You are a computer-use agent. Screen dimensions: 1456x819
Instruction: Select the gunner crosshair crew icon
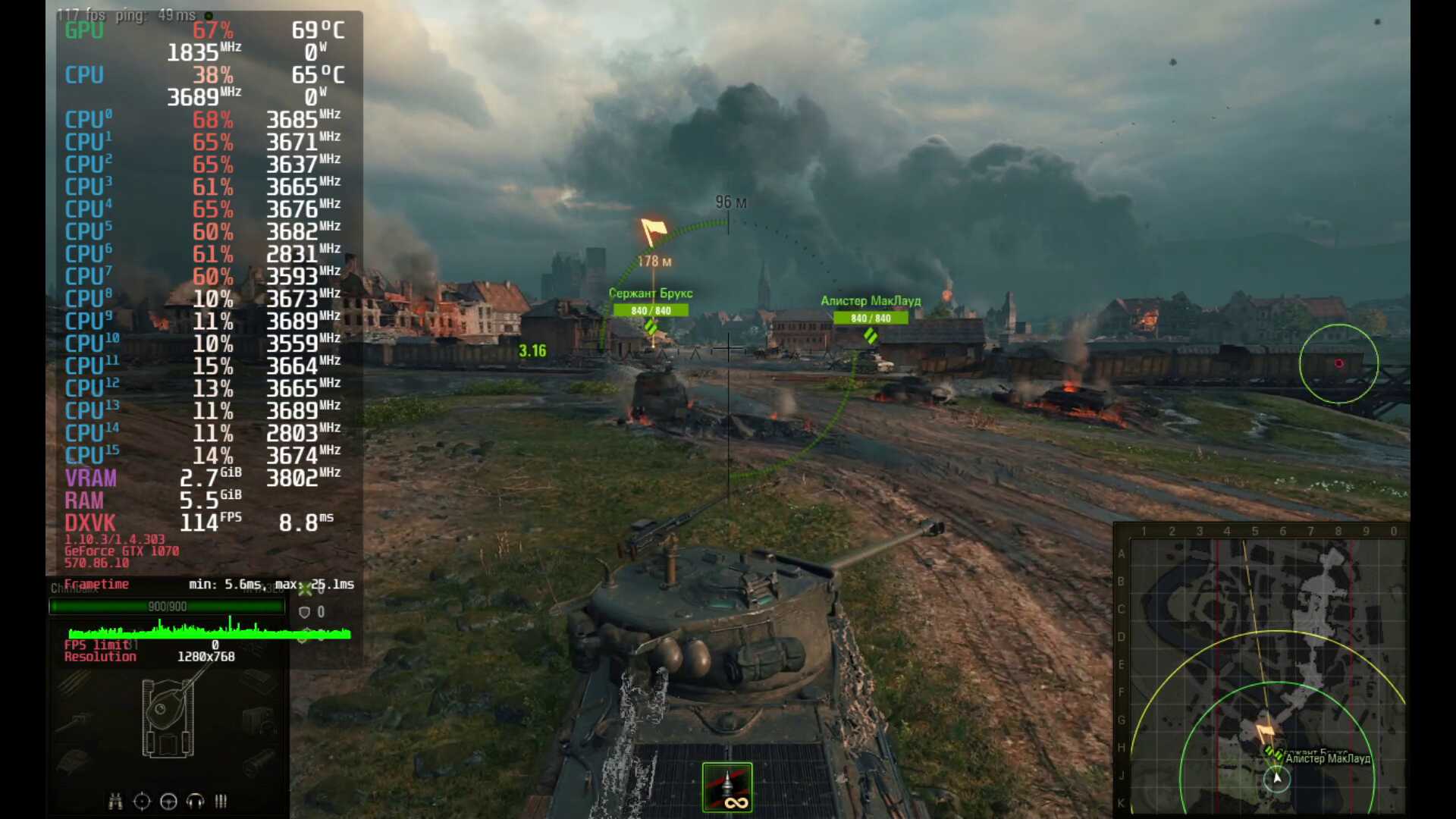click(142, 802)
